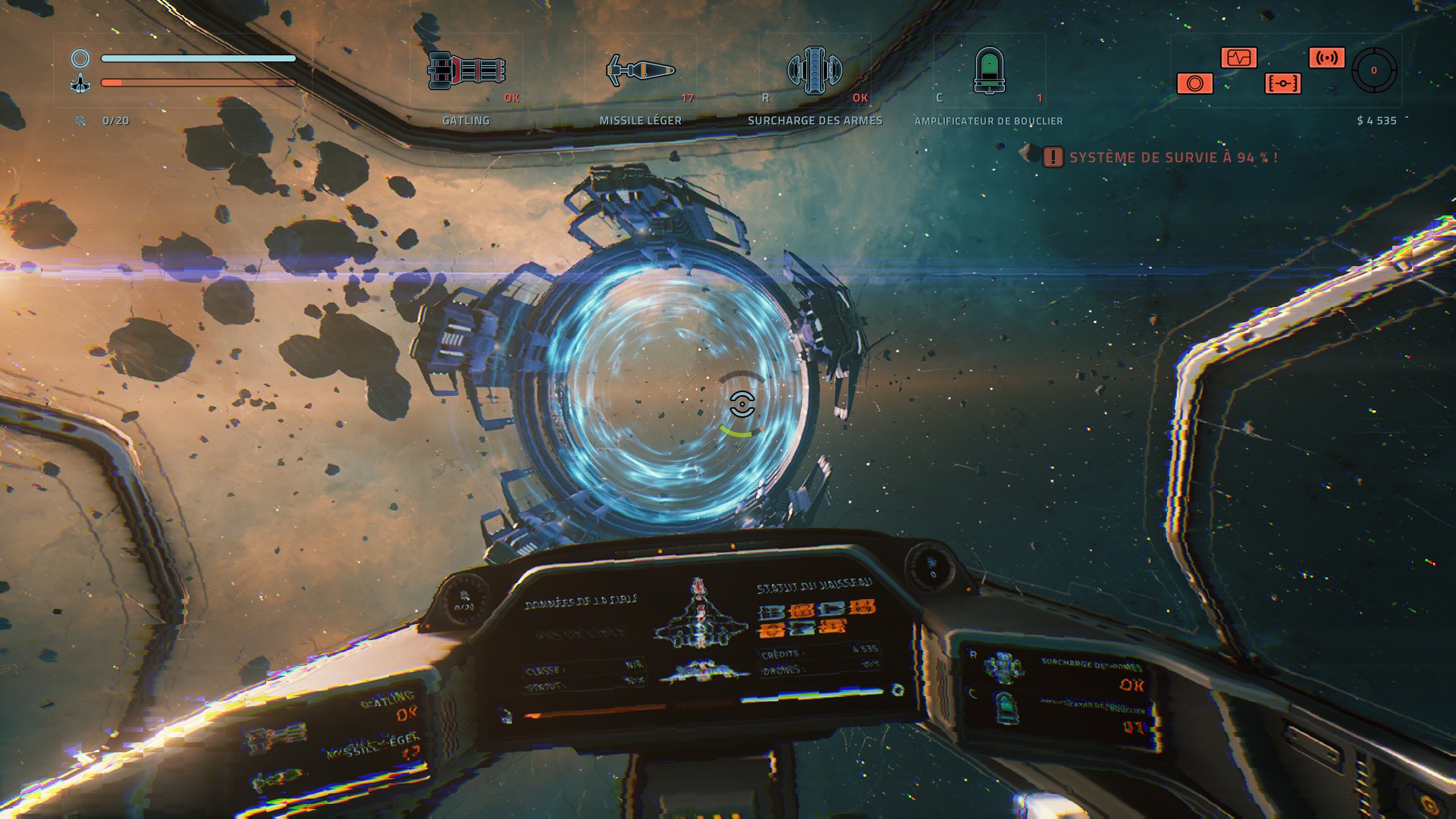Click the life support warning alert icon
The width and height of the screenshot is (1456, 819).
point(1053,157)
